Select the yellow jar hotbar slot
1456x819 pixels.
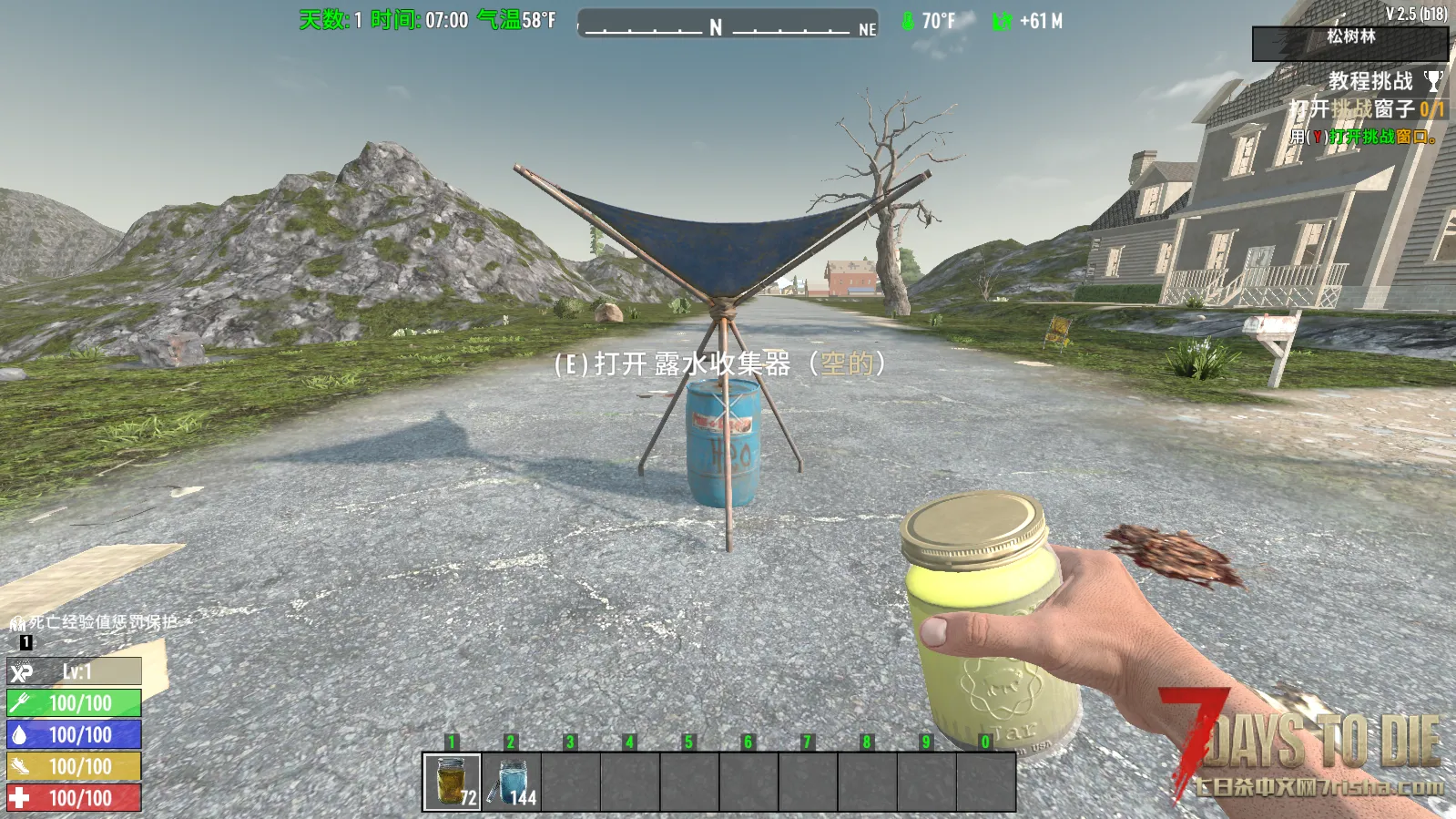click(x=453, y=781)
